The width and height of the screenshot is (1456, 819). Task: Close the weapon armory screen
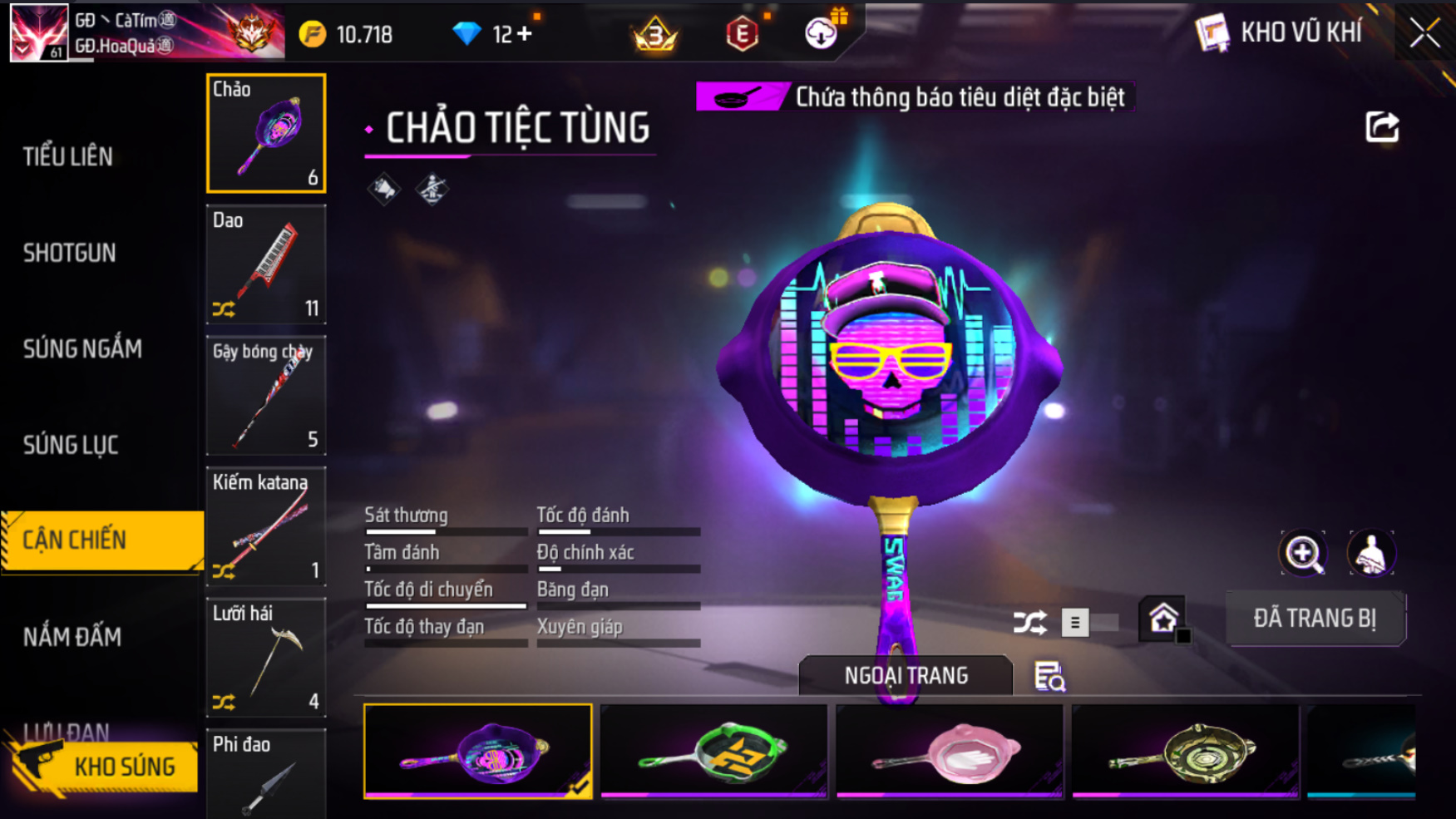click(1424, 33)
